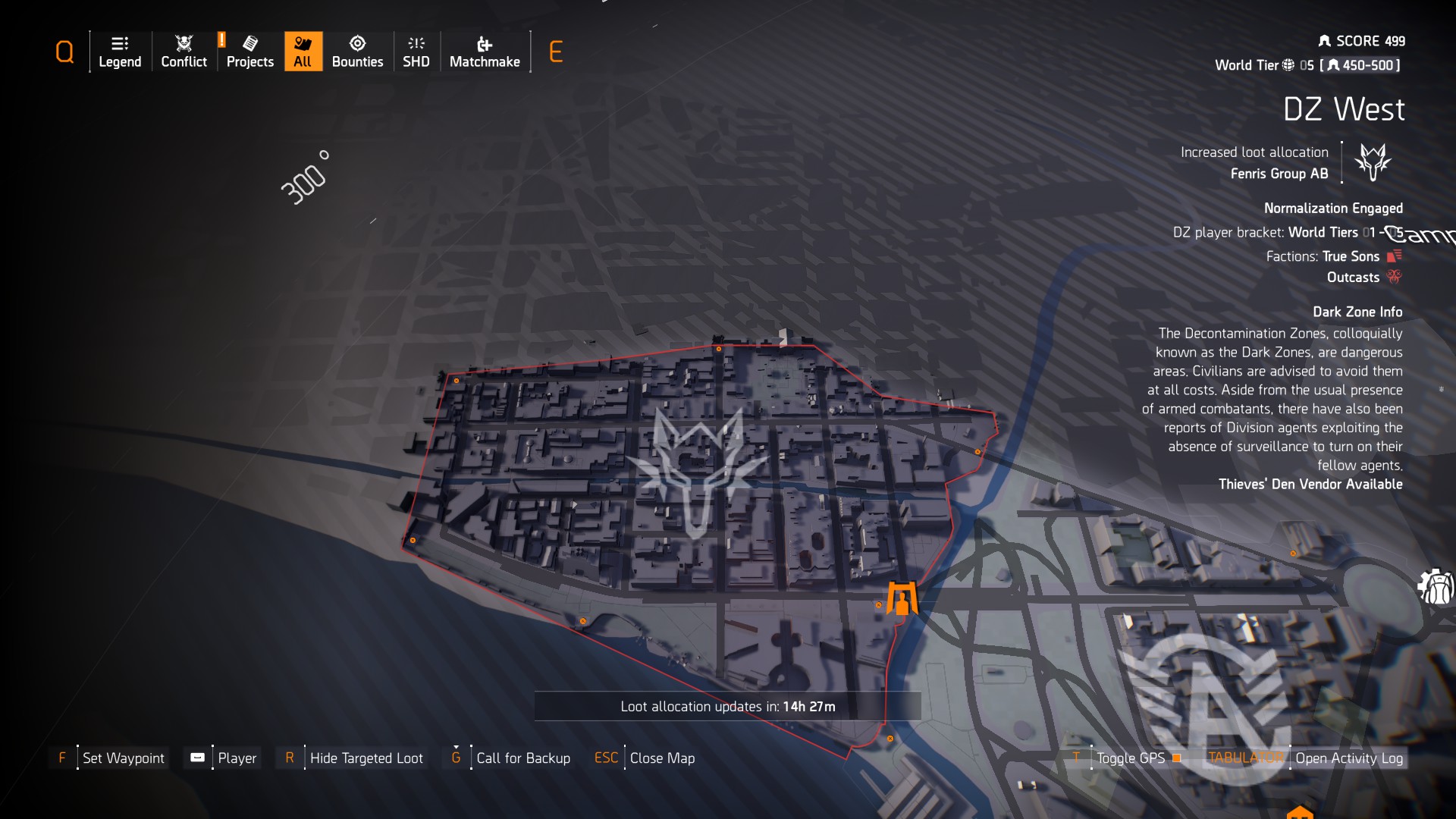Click the SHD tech icon

[416, 43]
